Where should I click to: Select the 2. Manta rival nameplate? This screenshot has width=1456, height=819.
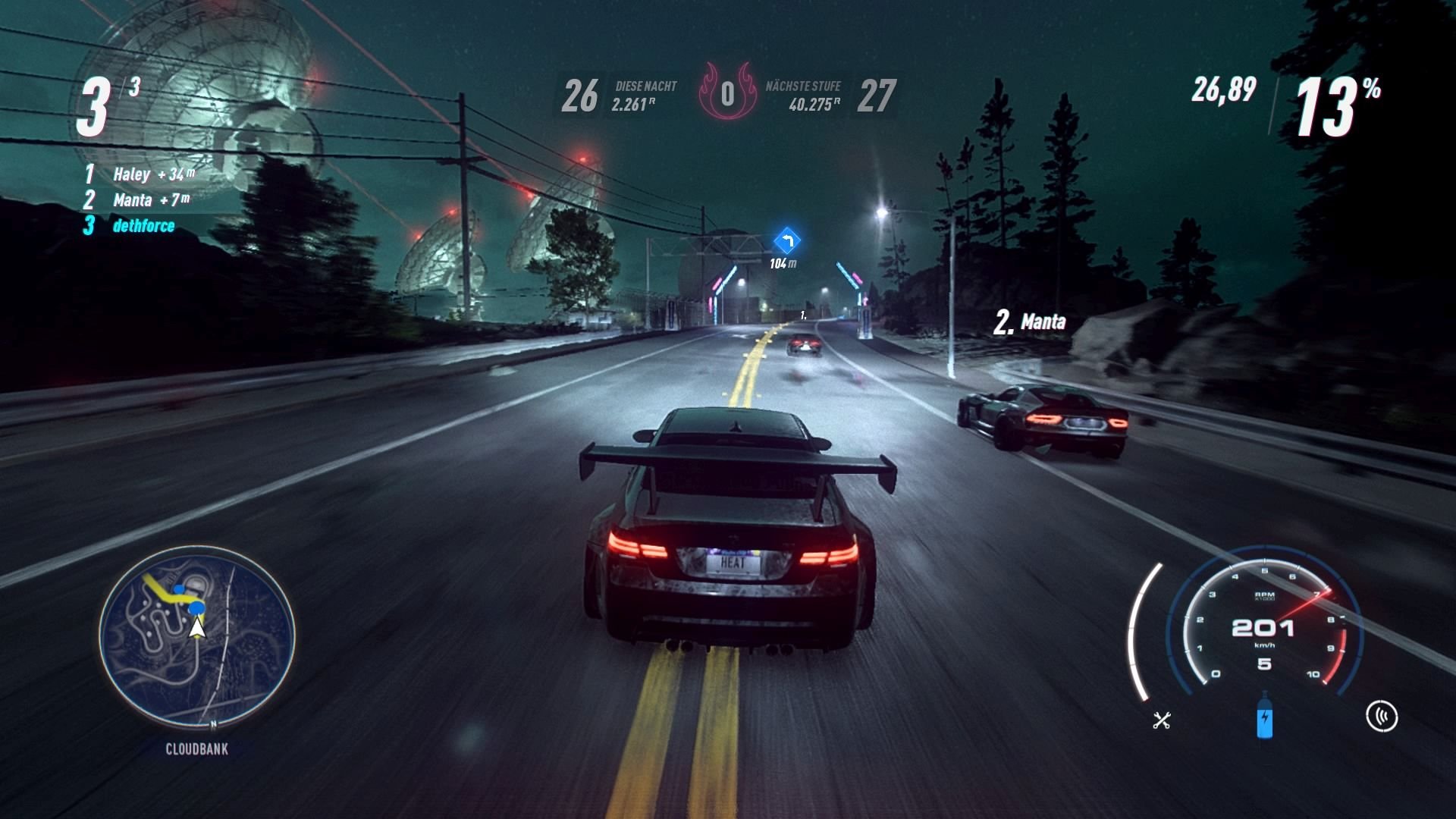(x=1030, y=322)
